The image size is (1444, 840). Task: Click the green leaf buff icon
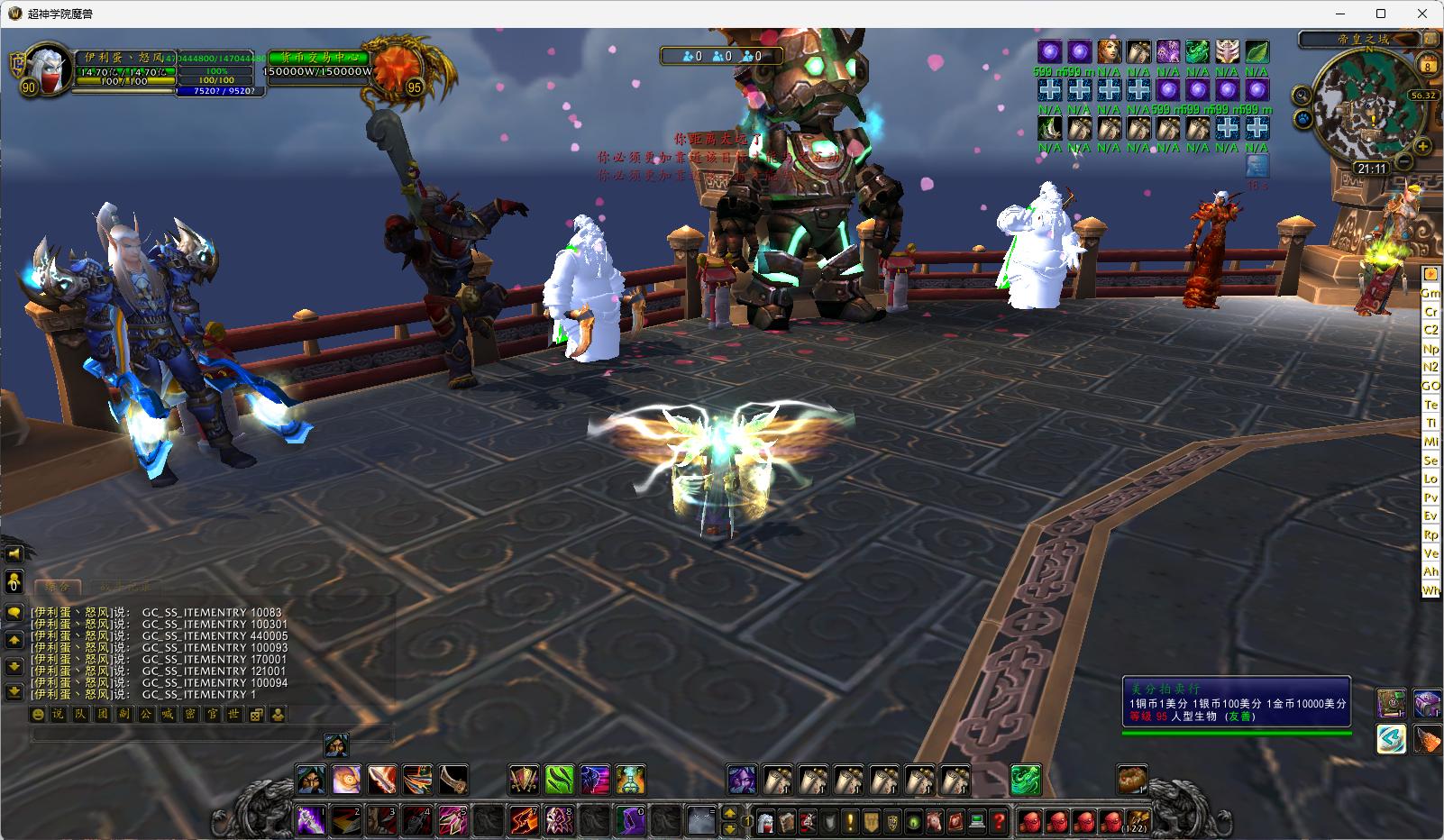[x=1257, y=51]
